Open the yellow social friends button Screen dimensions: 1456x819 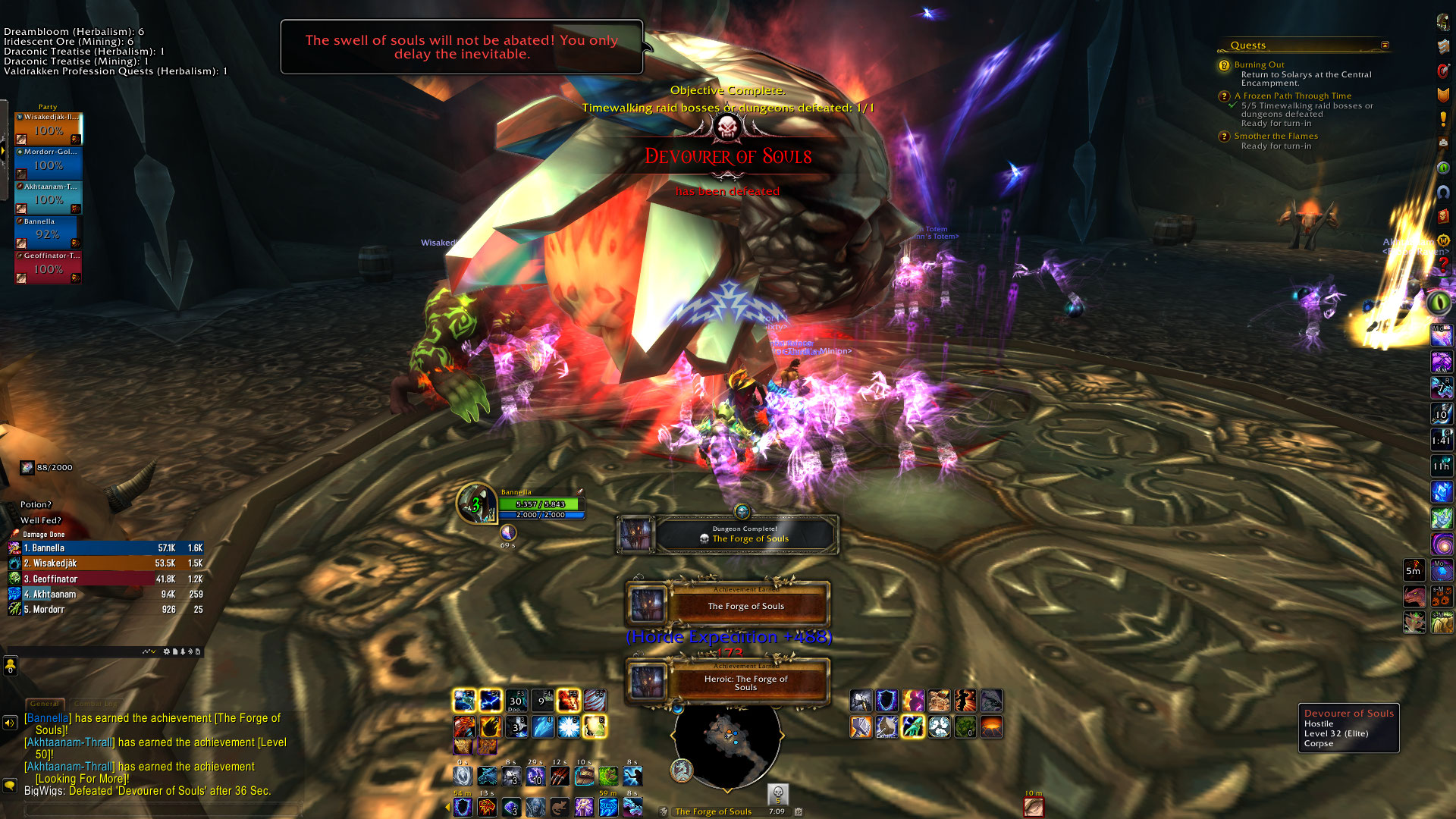pos(10,667)
